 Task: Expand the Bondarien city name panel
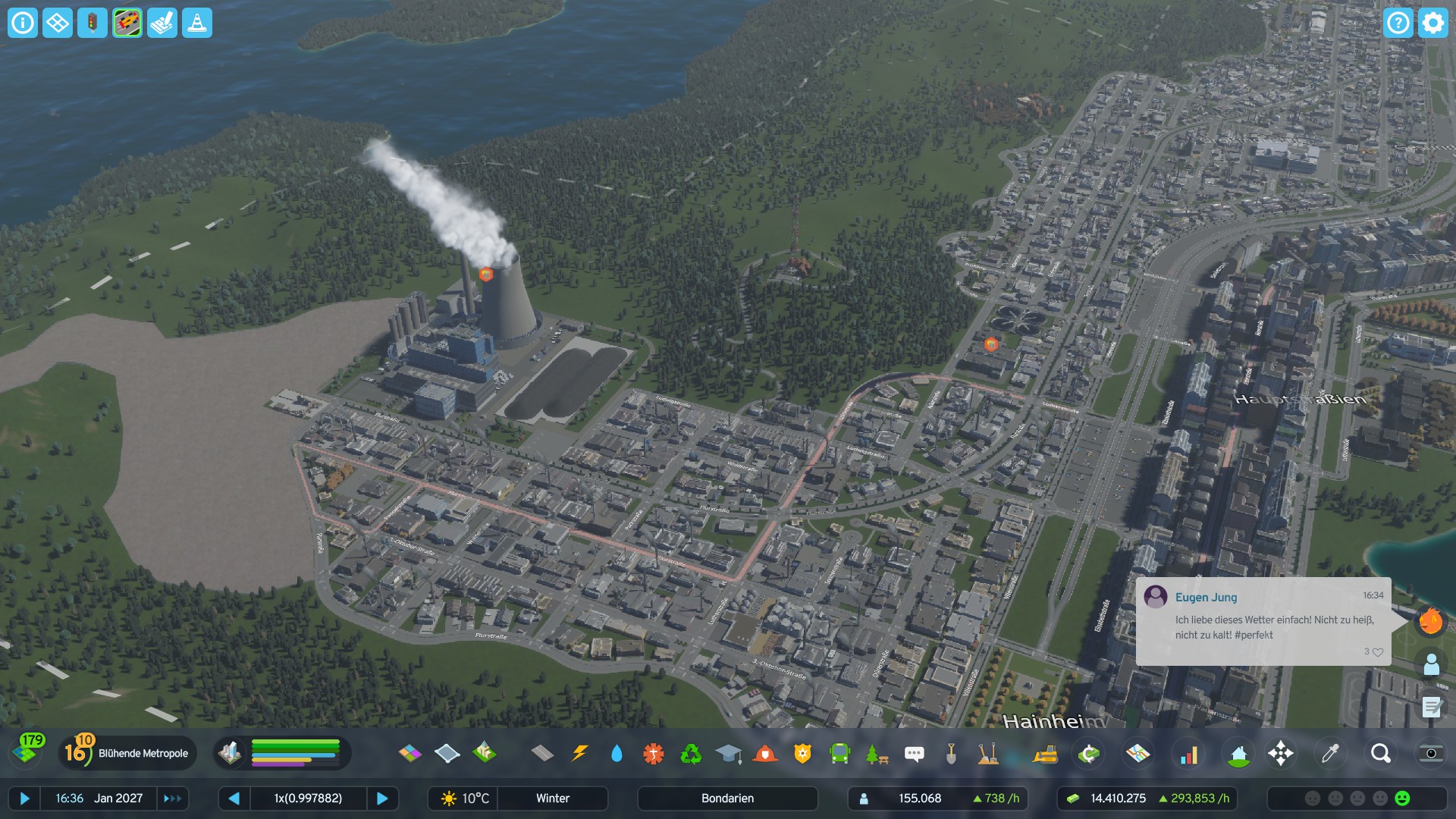pyautogui.click(x=726, y=799)
